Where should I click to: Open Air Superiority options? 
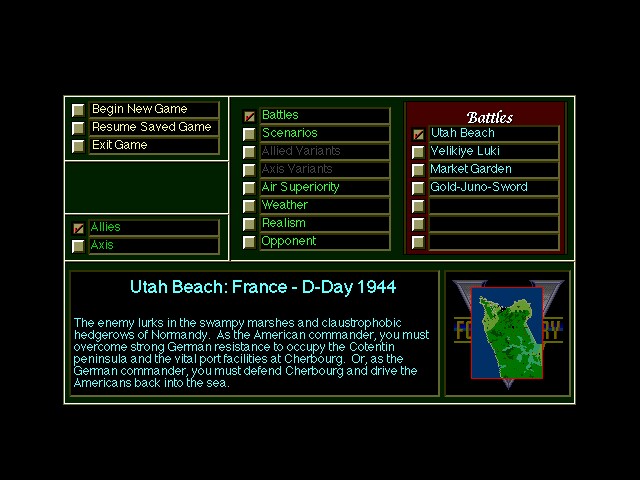[x=323, y=187]
